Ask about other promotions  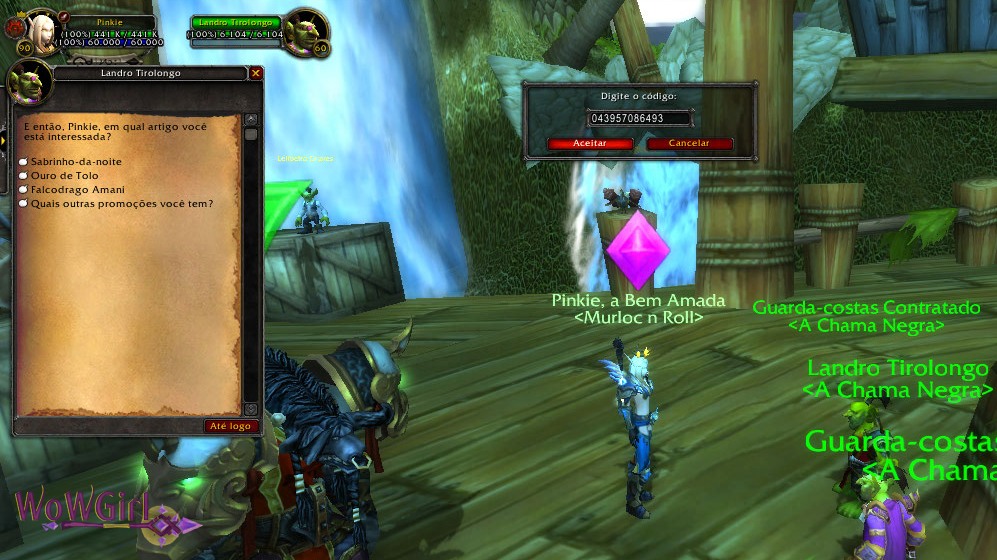pos(122,203)
